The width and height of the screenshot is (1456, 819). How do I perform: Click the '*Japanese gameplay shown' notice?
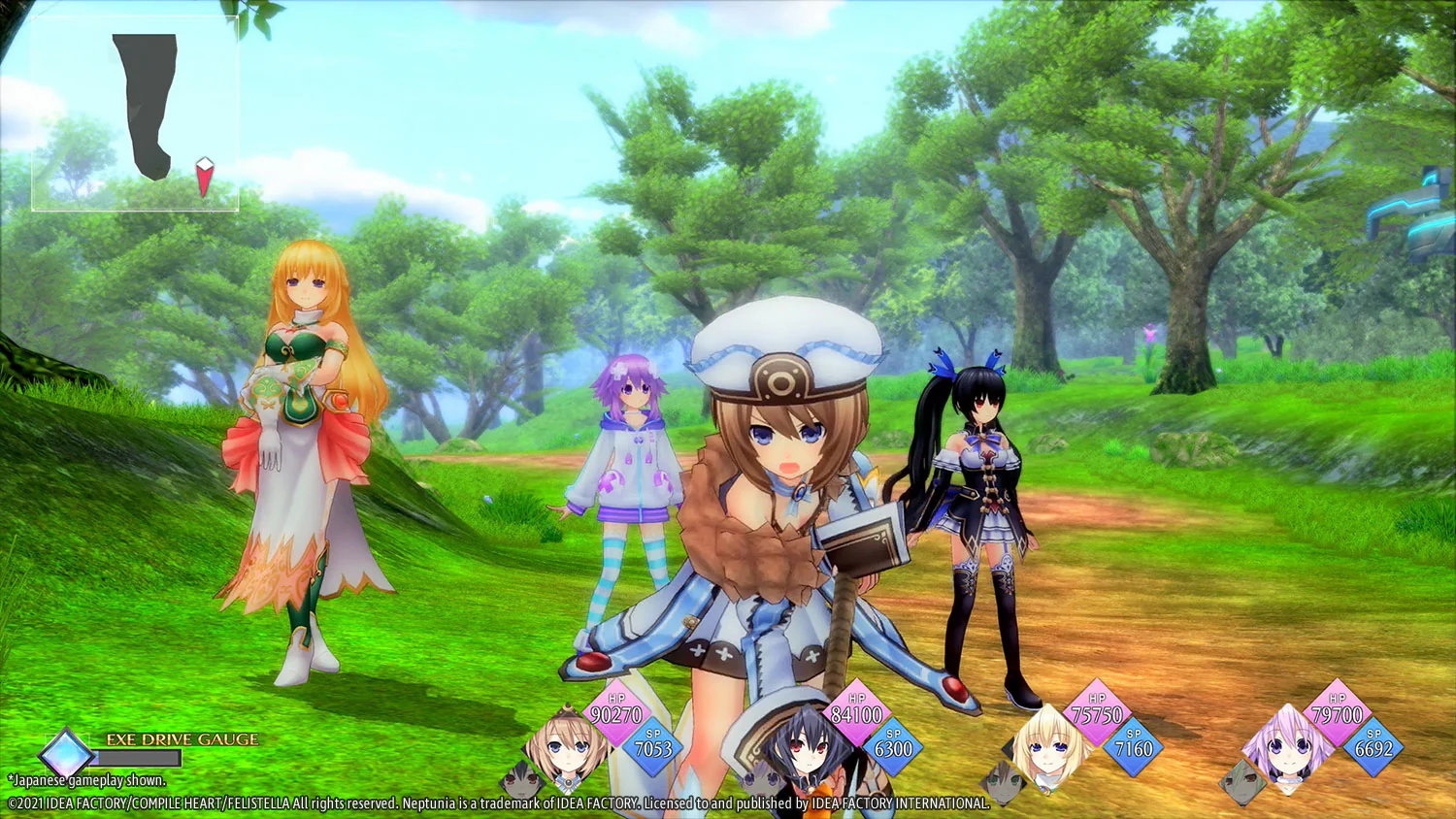pyautogui.click(x=85, y=781)
